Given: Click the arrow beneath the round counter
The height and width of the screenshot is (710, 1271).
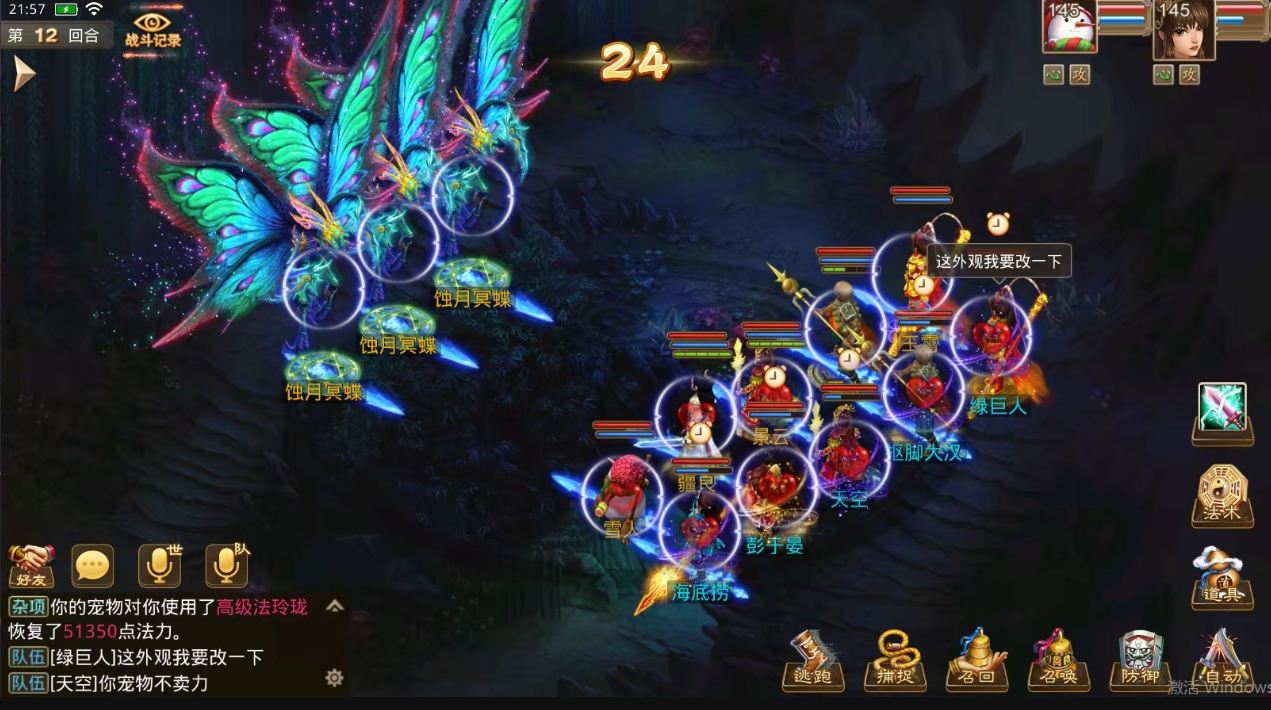Looking at the screenshot, I should (24, 73).
